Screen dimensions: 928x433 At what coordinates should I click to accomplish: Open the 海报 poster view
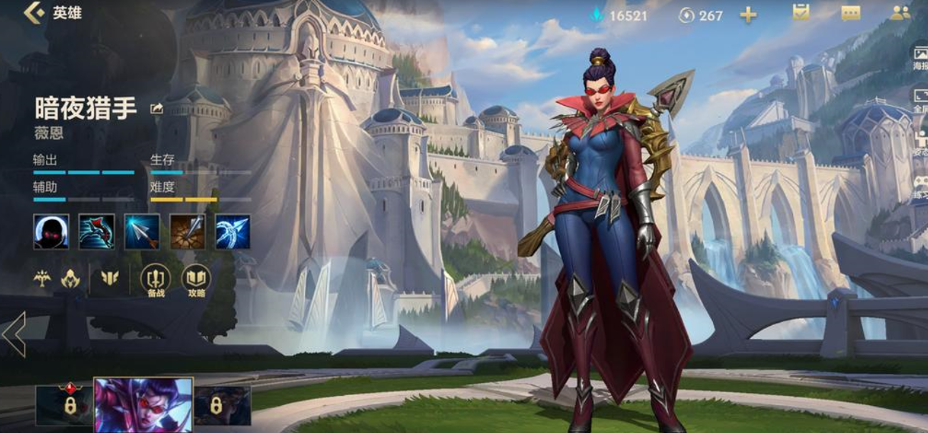click(x=919, y=55)
